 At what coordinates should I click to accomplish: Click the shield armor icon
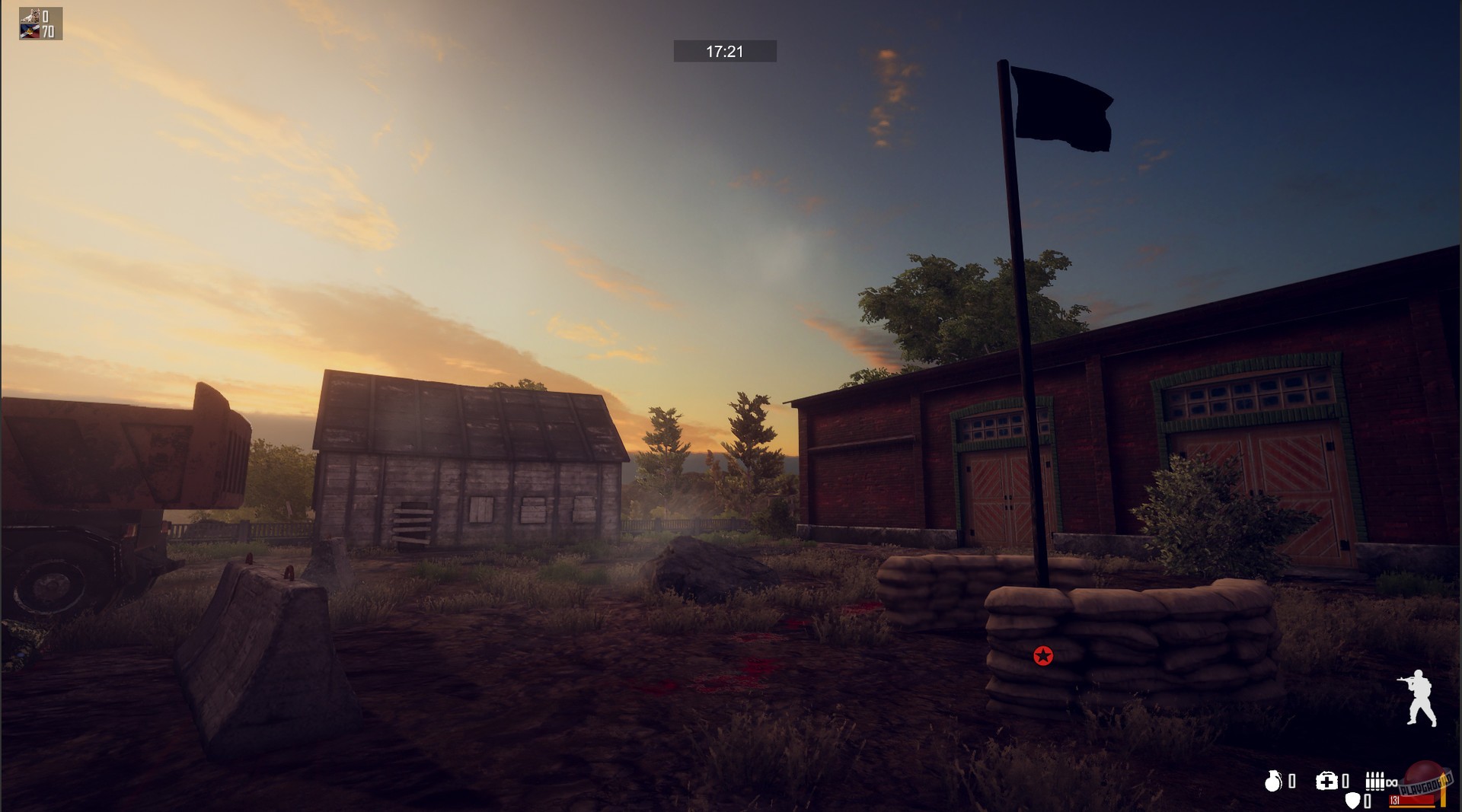tap(1352, 801)
